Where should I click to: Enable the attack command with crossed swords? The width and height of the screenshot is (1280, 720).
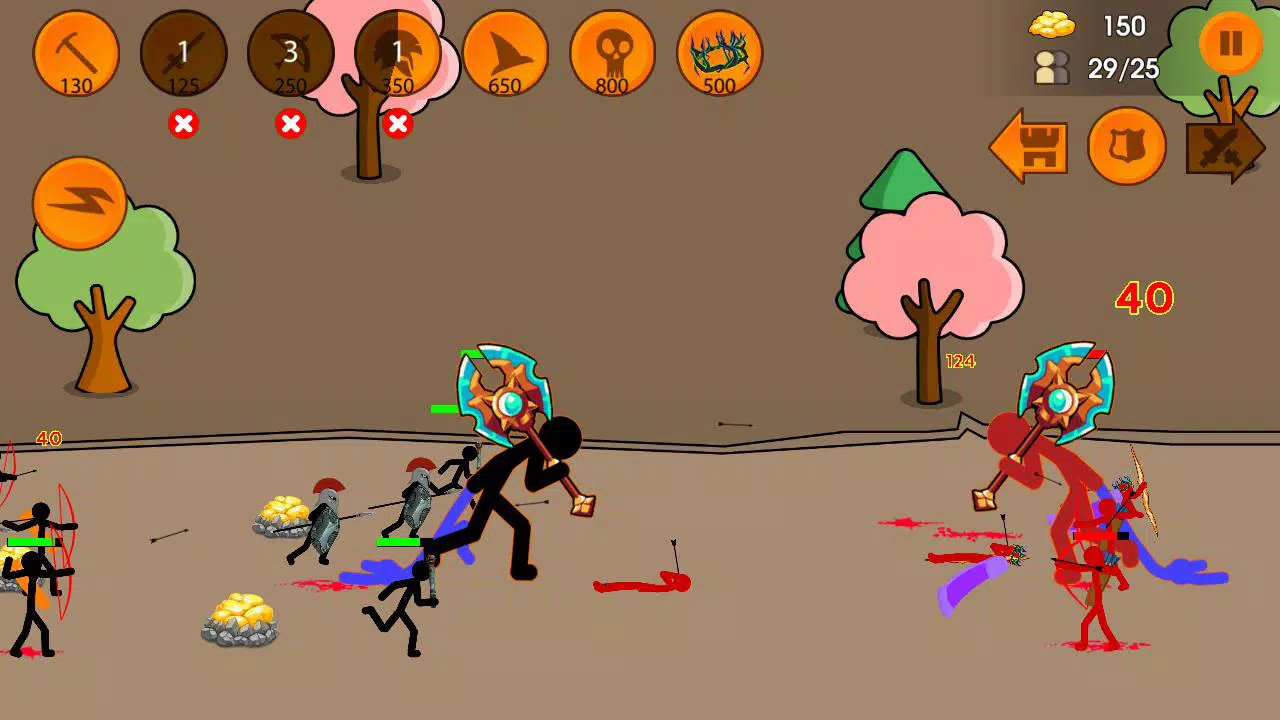(x=1222, y=147)
